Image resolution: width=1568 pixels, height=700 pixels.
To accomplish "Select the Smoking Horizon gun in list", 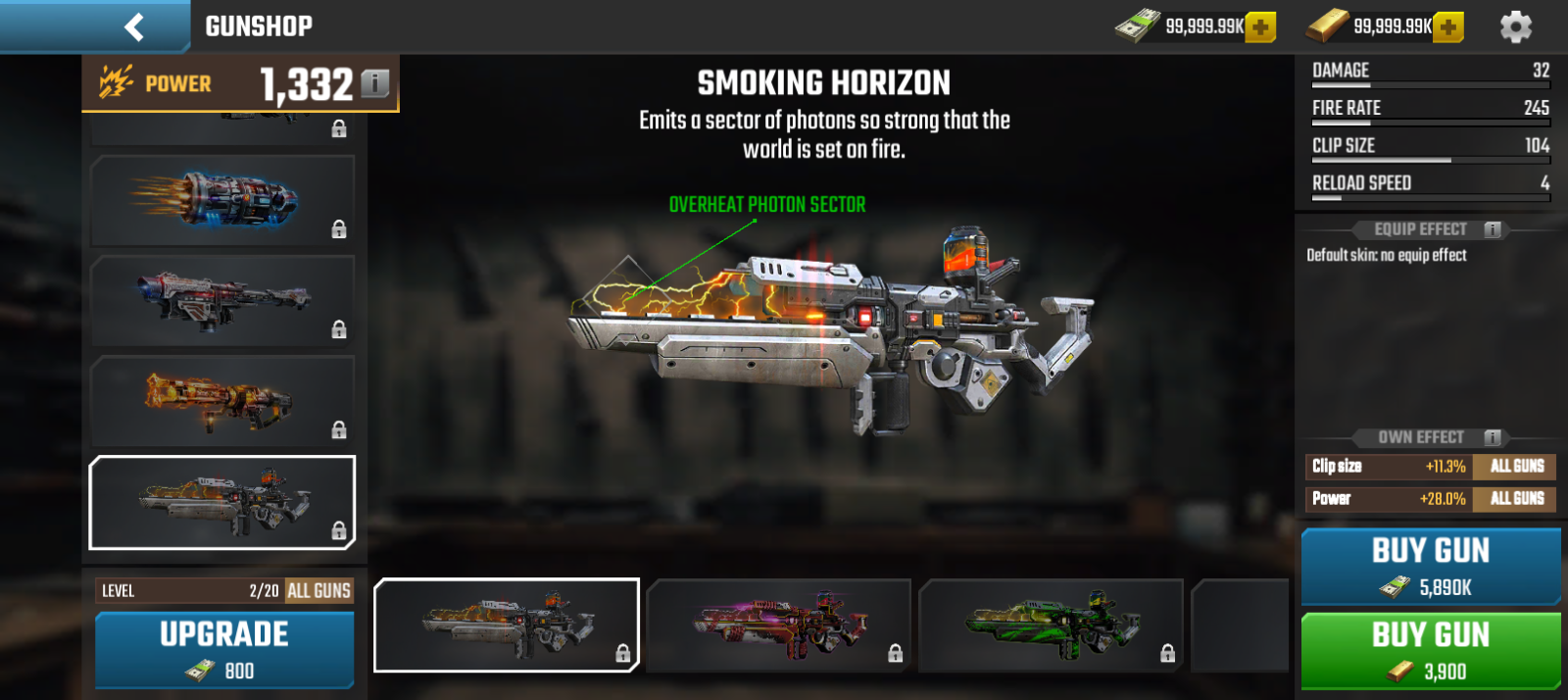I will click(x=222, y=502).
